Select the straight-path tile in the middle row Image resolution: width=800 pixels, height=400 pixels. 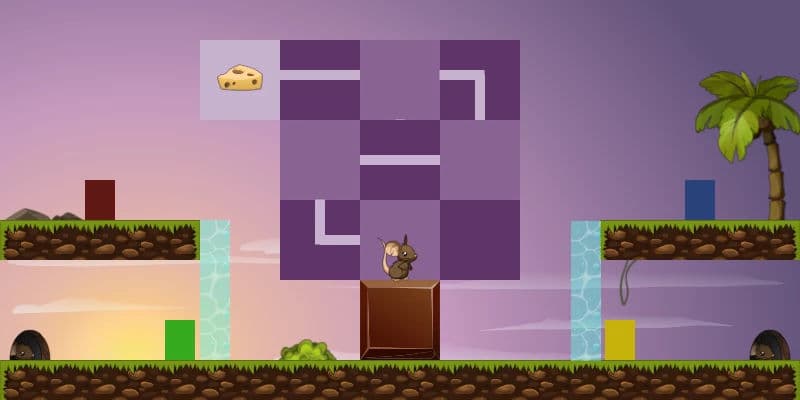tap(400, 160)
